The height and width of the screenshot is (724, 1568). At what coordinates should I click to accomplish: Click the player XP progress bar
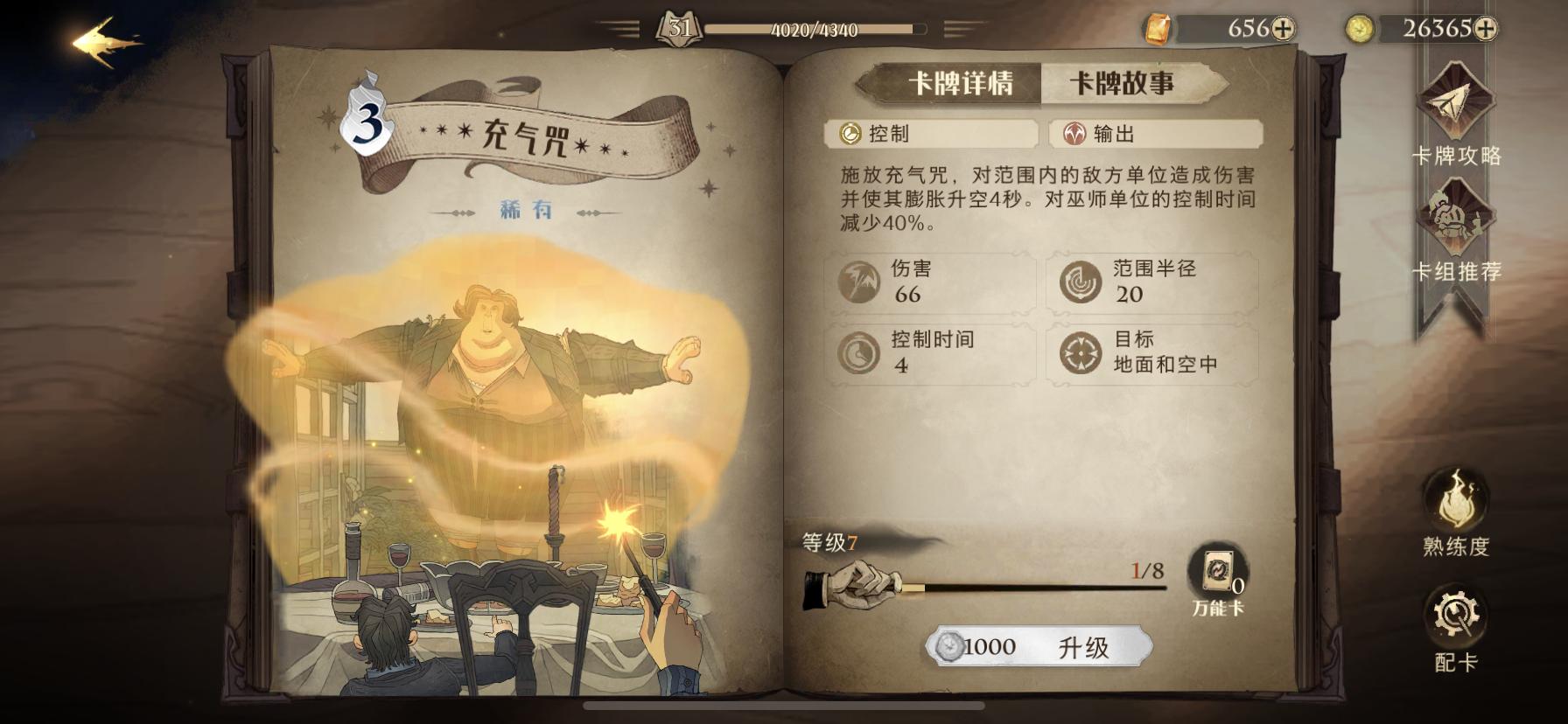coord(814,27)
